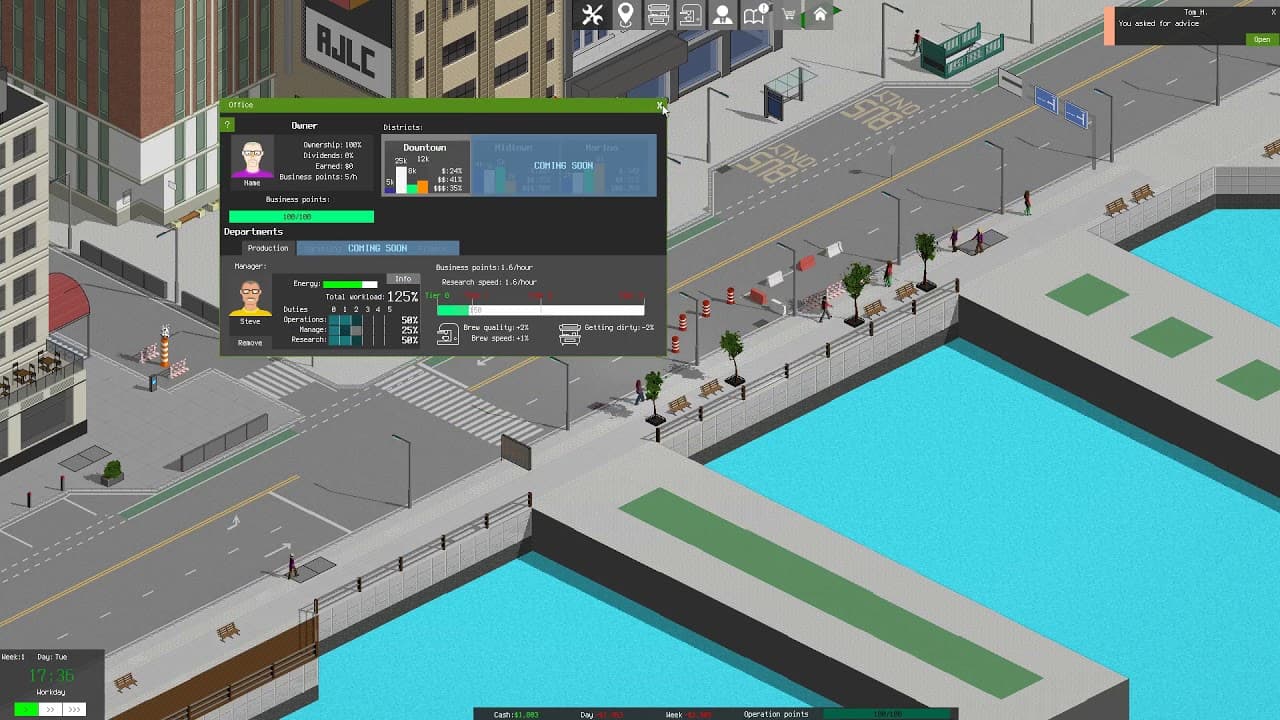Click Remove to dismiss manager Steve

click(249, 343)
